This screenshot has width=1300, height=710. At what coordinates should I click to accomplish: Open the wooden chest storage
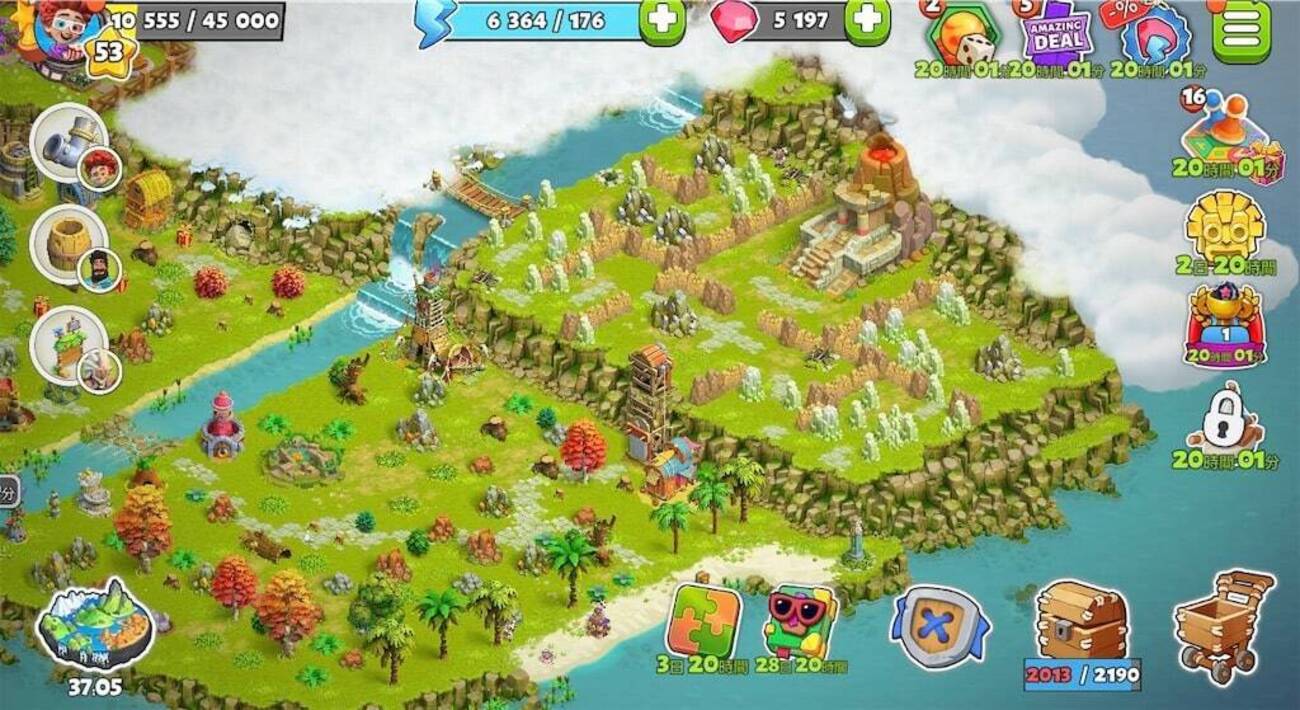pos(1081,622)
